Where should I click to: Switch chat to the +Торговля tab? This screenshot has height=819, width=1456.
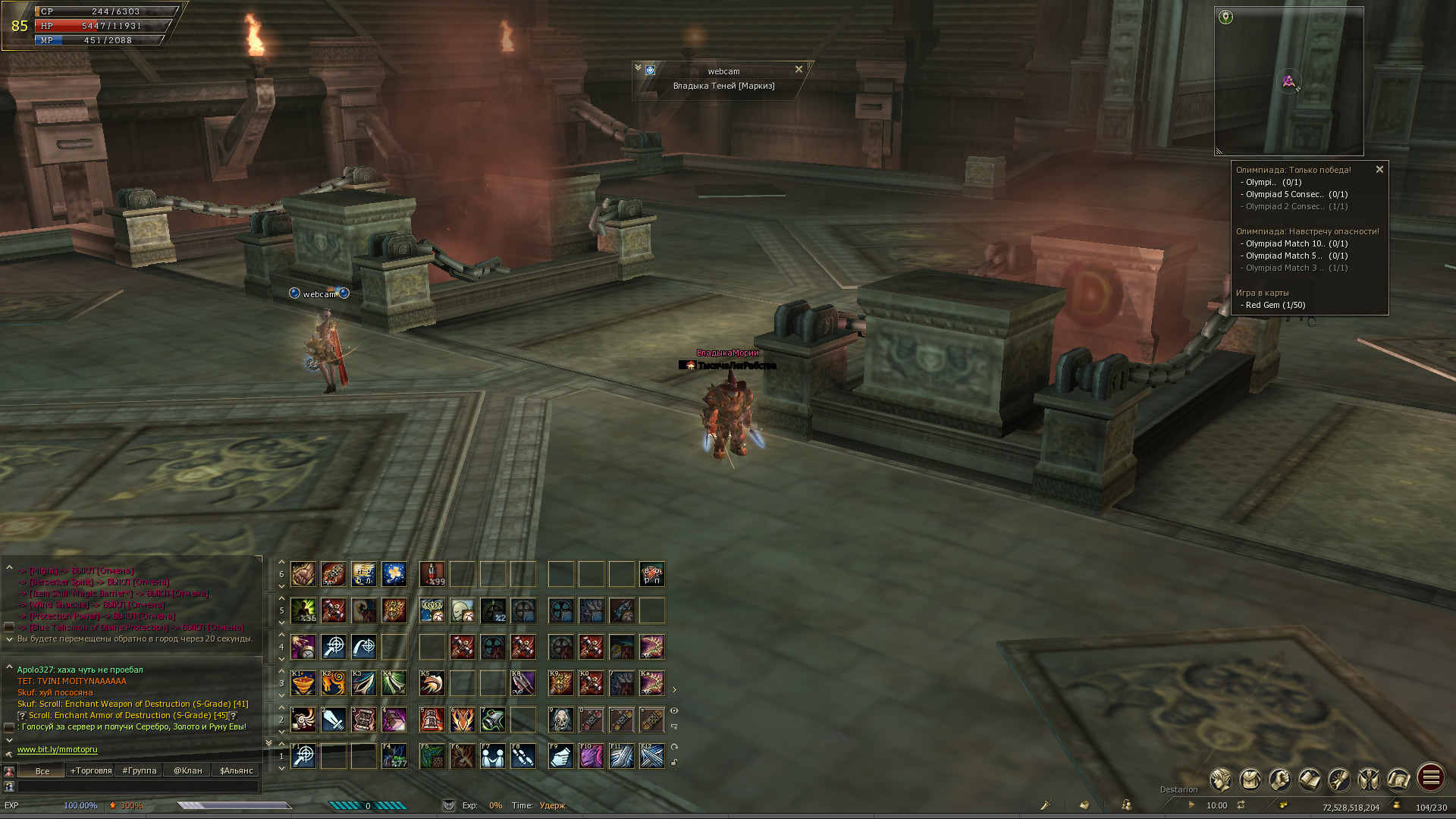(x=91, y=770)
